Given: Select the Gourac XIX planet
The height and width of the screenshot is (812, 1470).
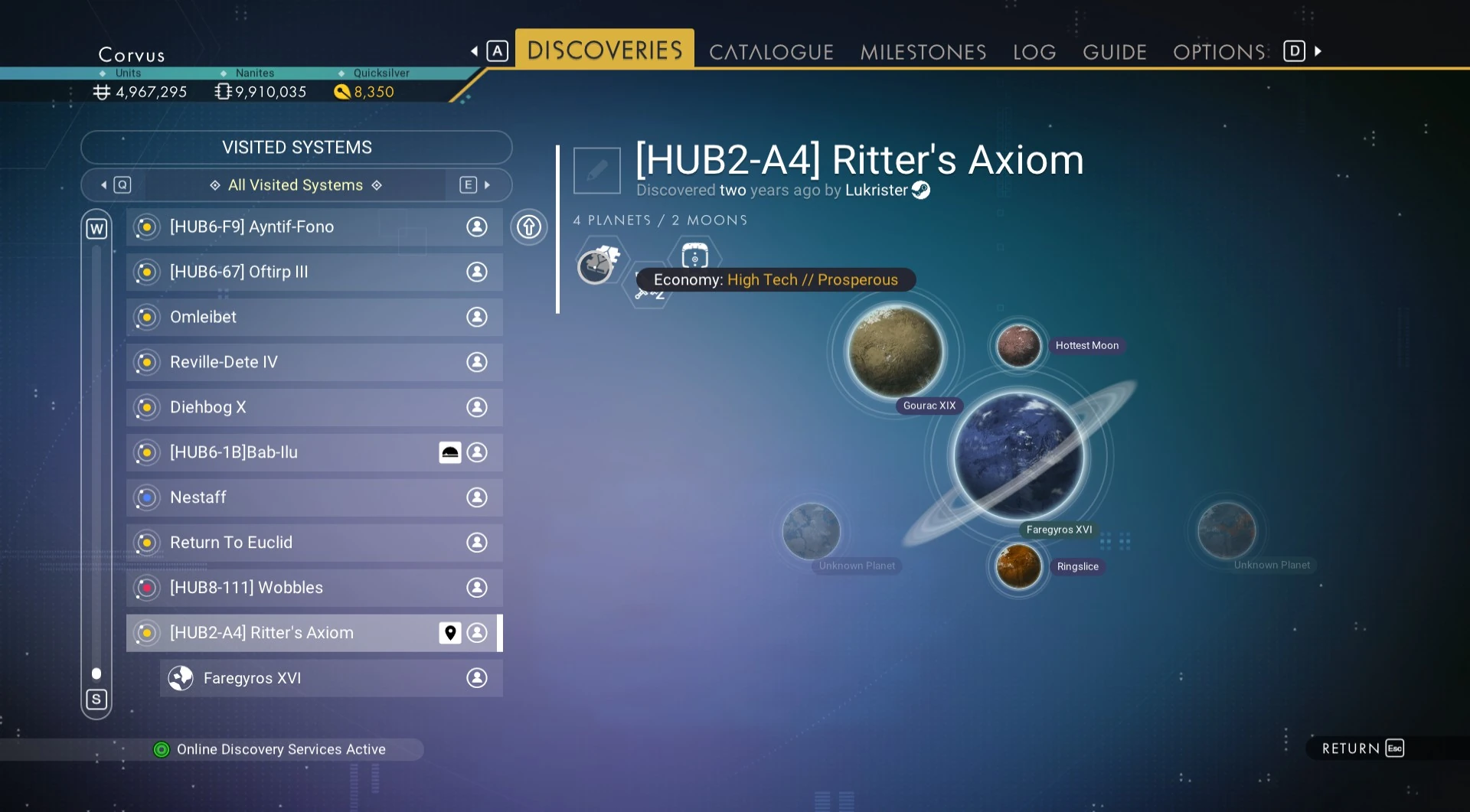Looking at the screenshot, I should [895, 351].
